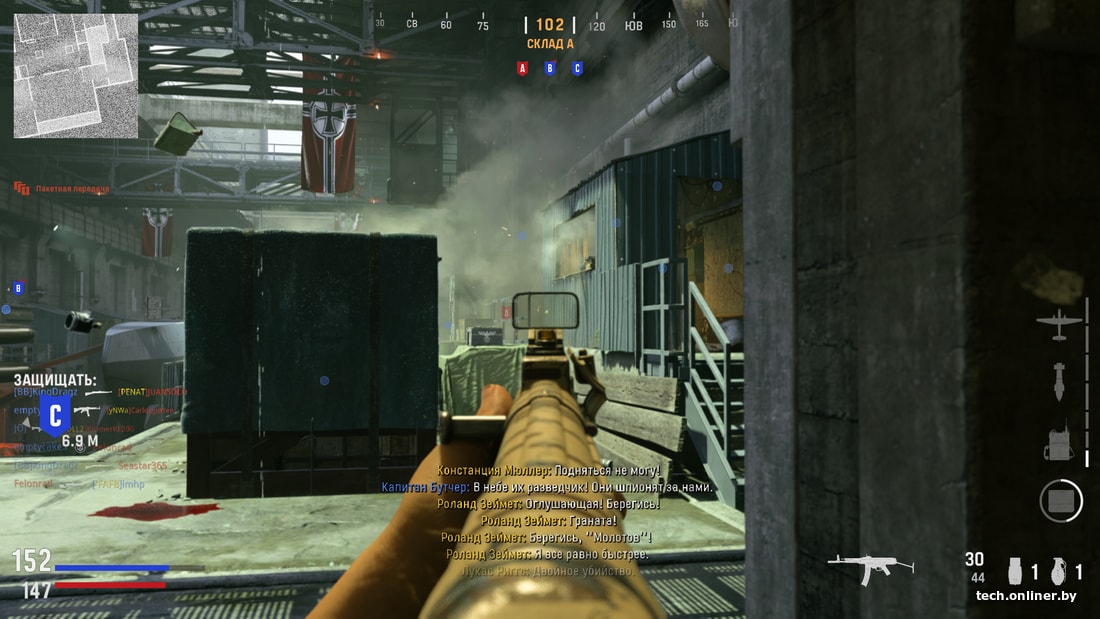Select the submachine gun weapon icon

[x=870, y=567]
